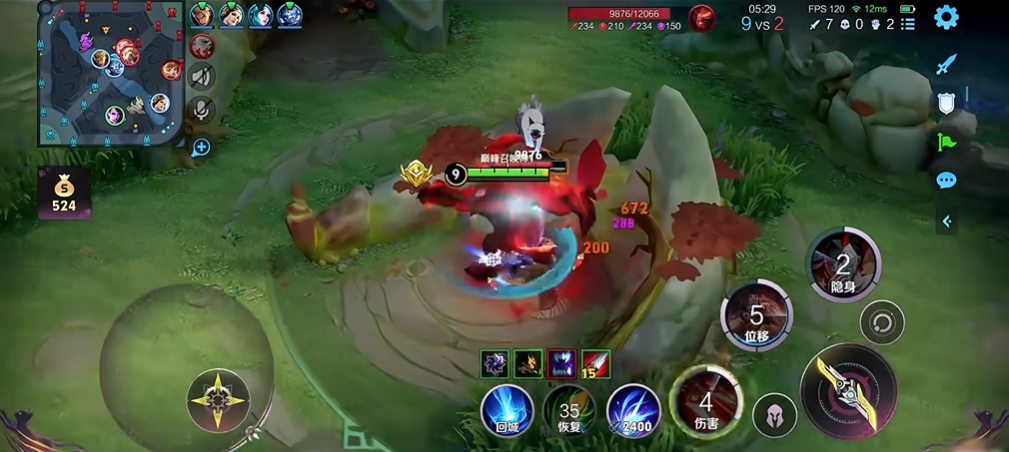Open the shop via the gold bag
Screen dimensions: 1009x452
point(64,193)
